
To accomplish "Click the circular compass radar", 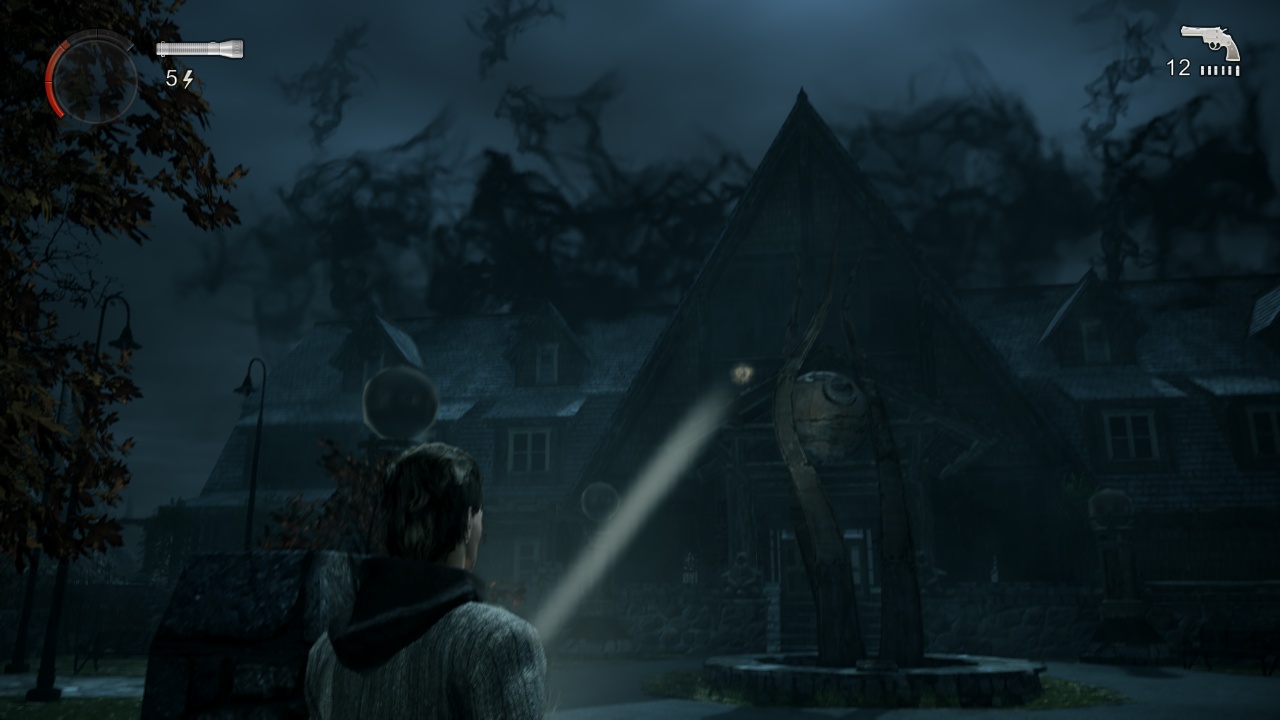I will (x=92, y=78).
